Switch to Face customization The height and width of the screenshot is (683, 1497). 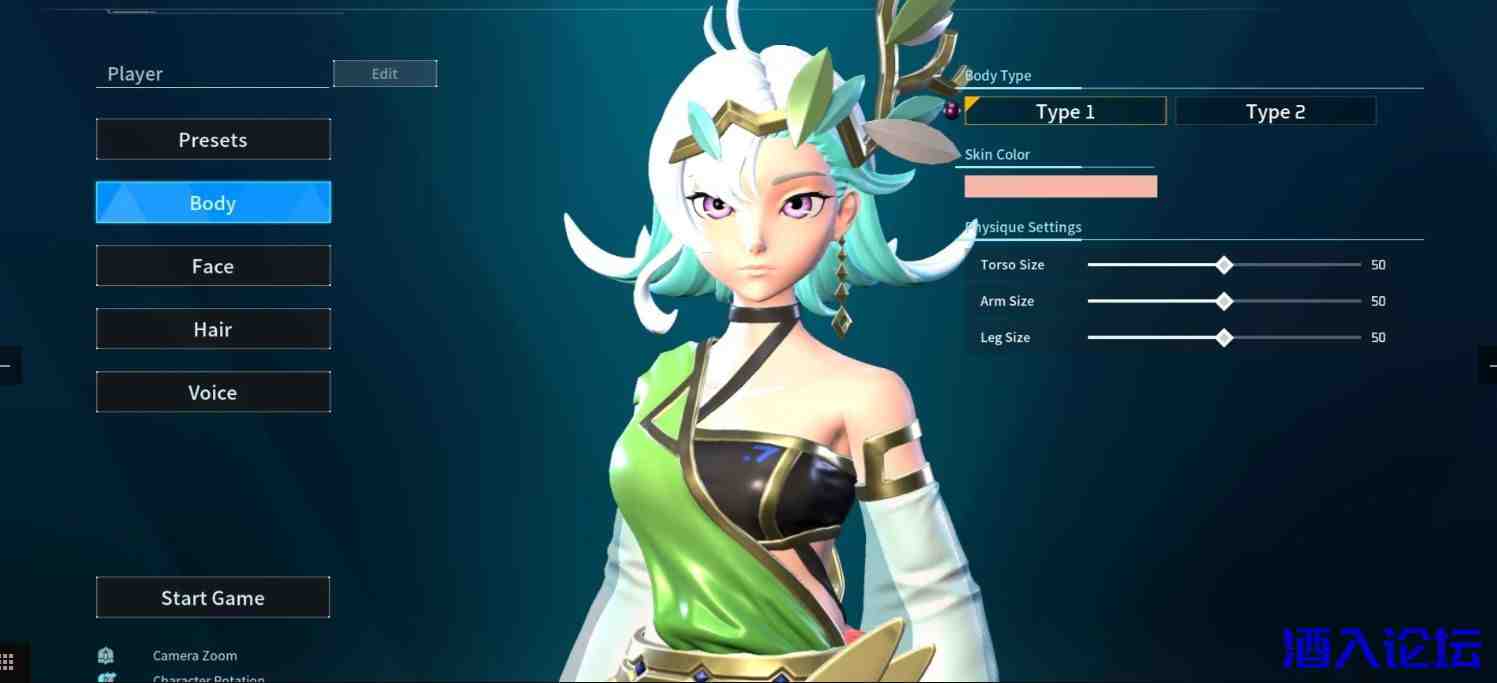point(213,266)
